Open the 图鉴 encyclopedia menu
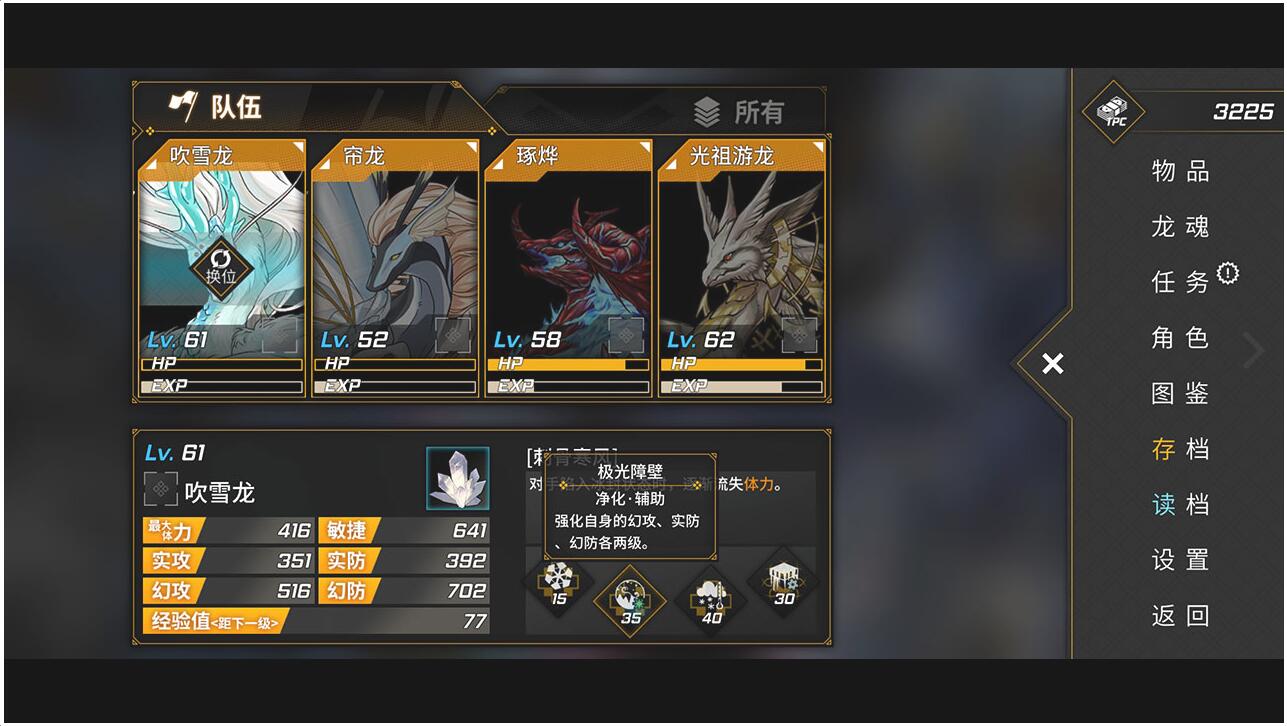Viewport: 1287px width, 726px height. [1180, 394]
